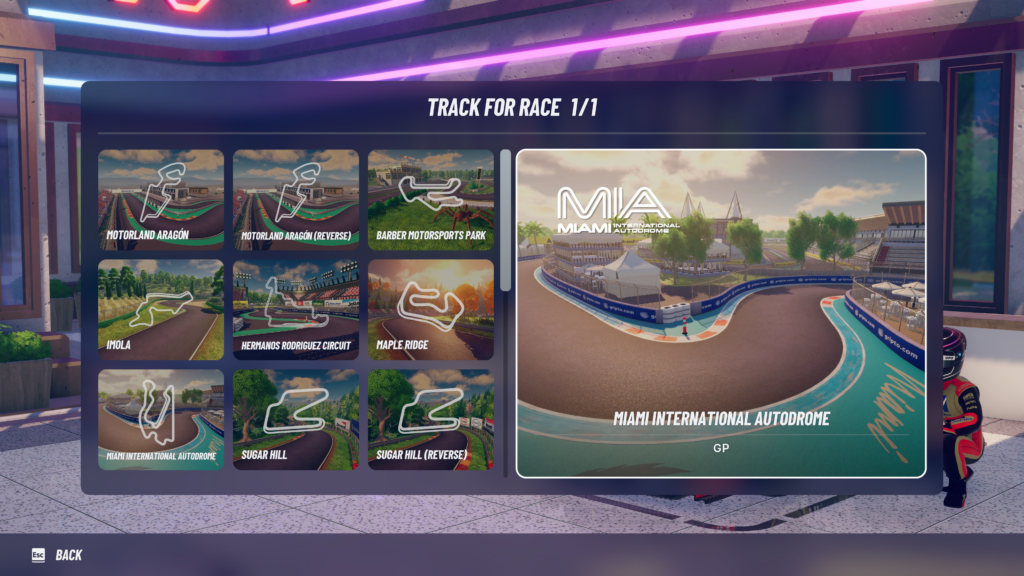The height and width of the screenshot is (576, 1024).
Task: Confirm the large Miami International Autodrome preview
Action: 721,313
